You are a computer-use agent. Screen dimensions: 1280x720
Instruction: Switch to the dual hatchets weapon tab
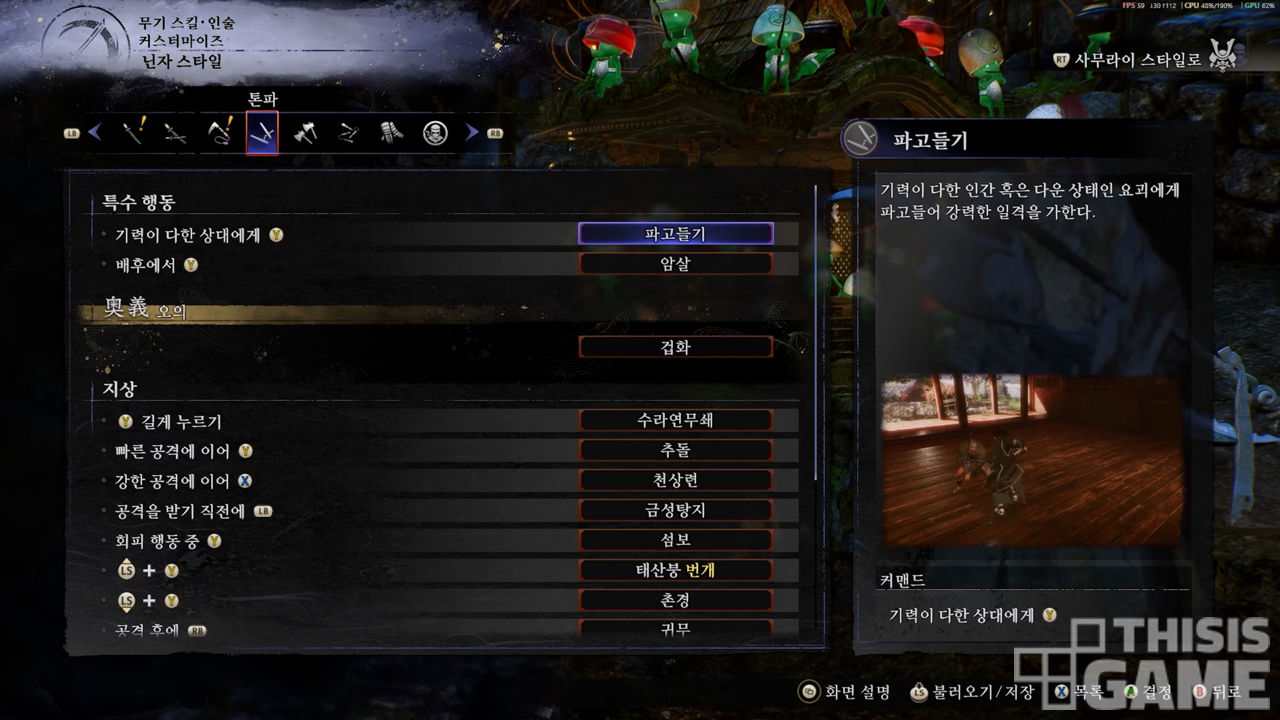tap(305, 132)
